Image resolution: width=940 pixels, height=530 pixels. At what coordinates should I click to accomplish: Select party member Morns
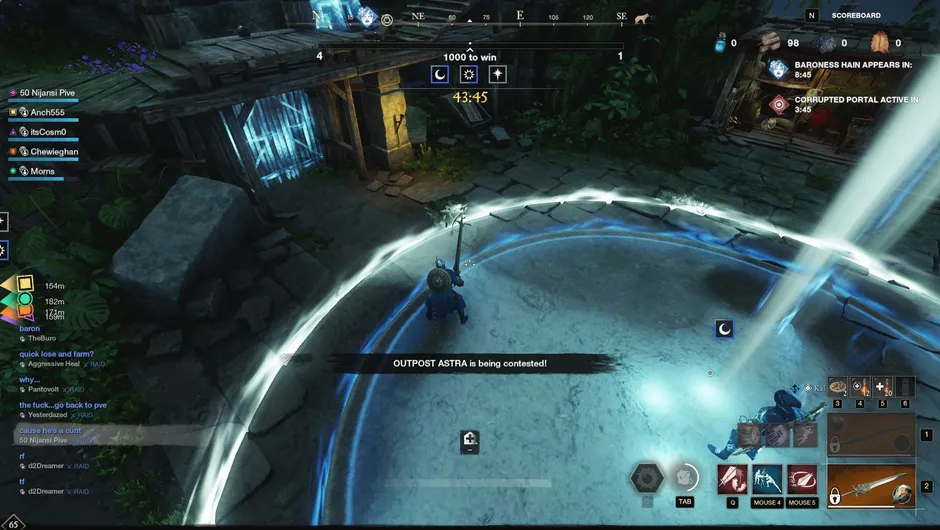point(42,171)
